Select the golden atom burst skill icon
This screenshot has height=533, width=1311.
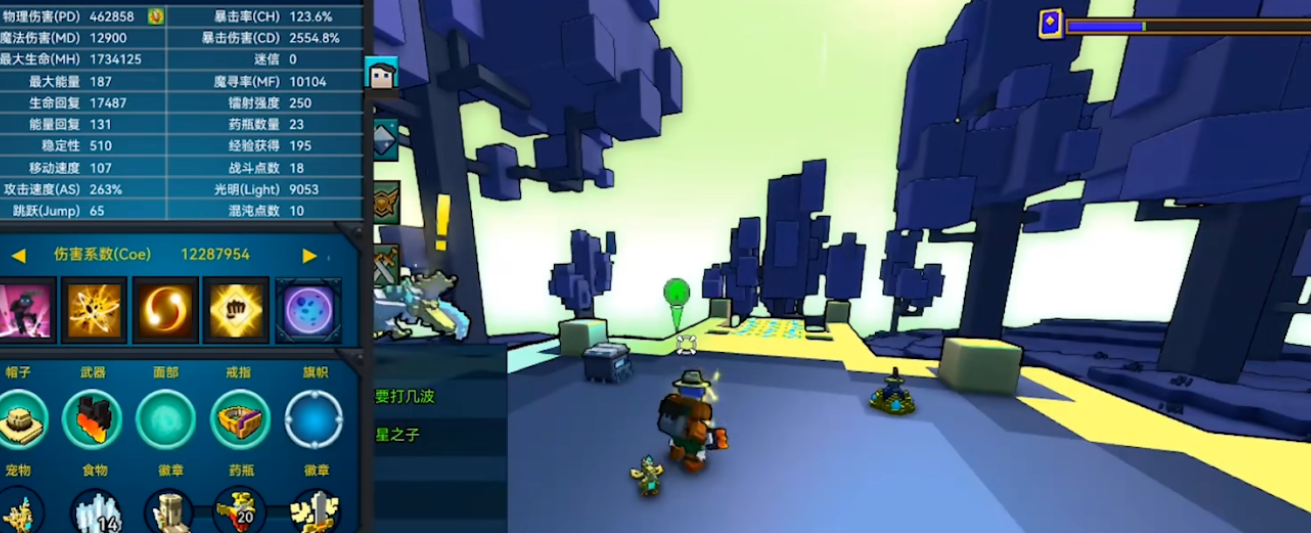coord(94,310)
